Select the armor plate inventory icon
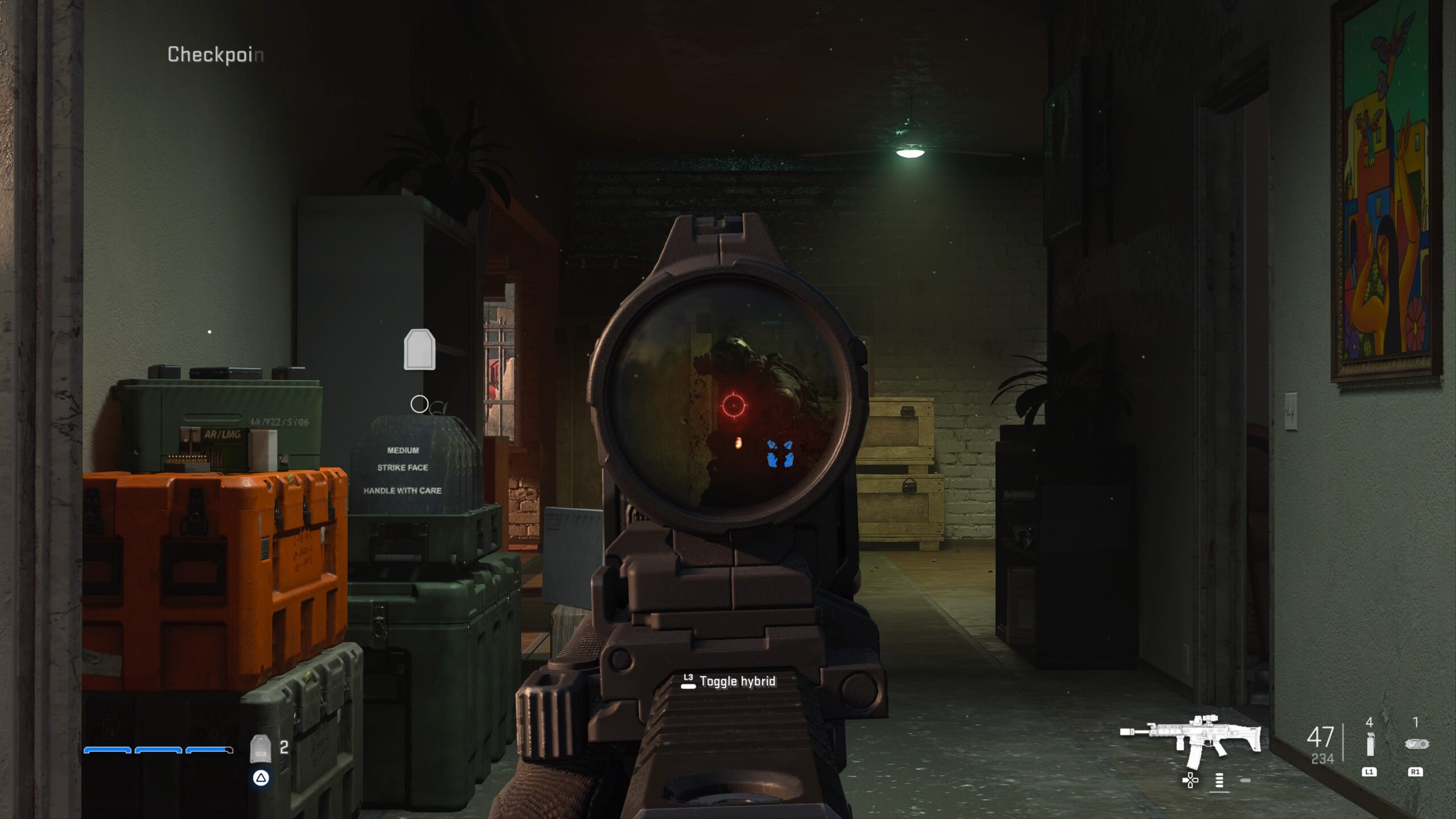Viewport: 1456px width, 819px height. 260,748
